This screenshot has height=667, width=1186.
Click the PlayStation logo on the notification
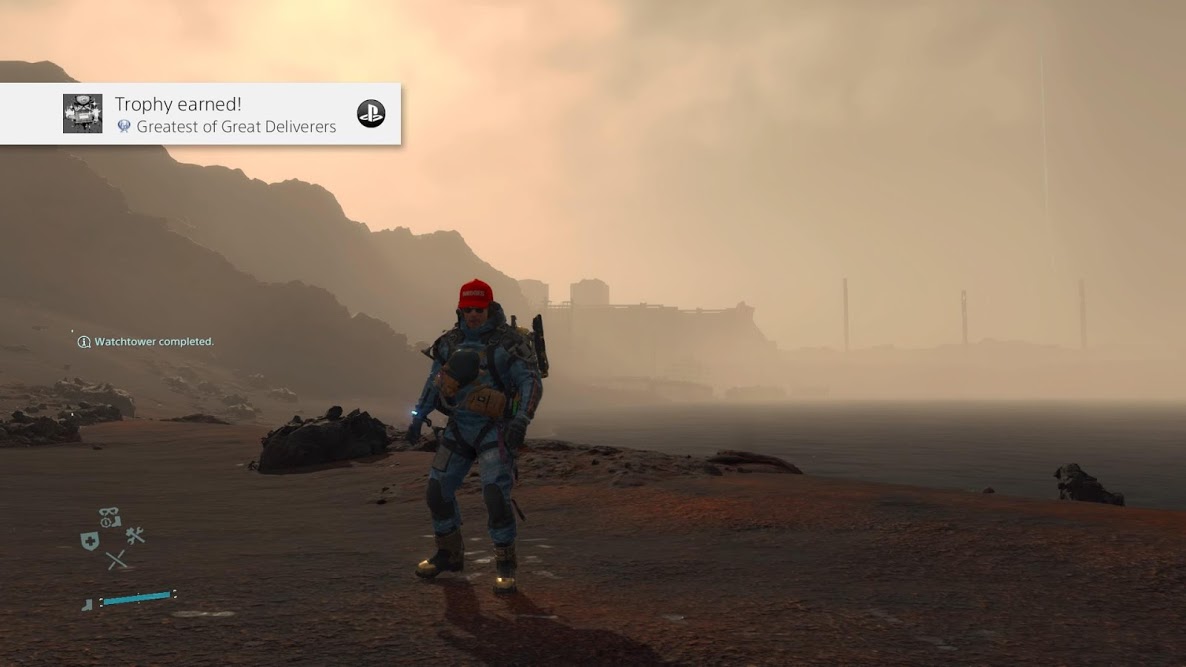click(x=371, y=114)
